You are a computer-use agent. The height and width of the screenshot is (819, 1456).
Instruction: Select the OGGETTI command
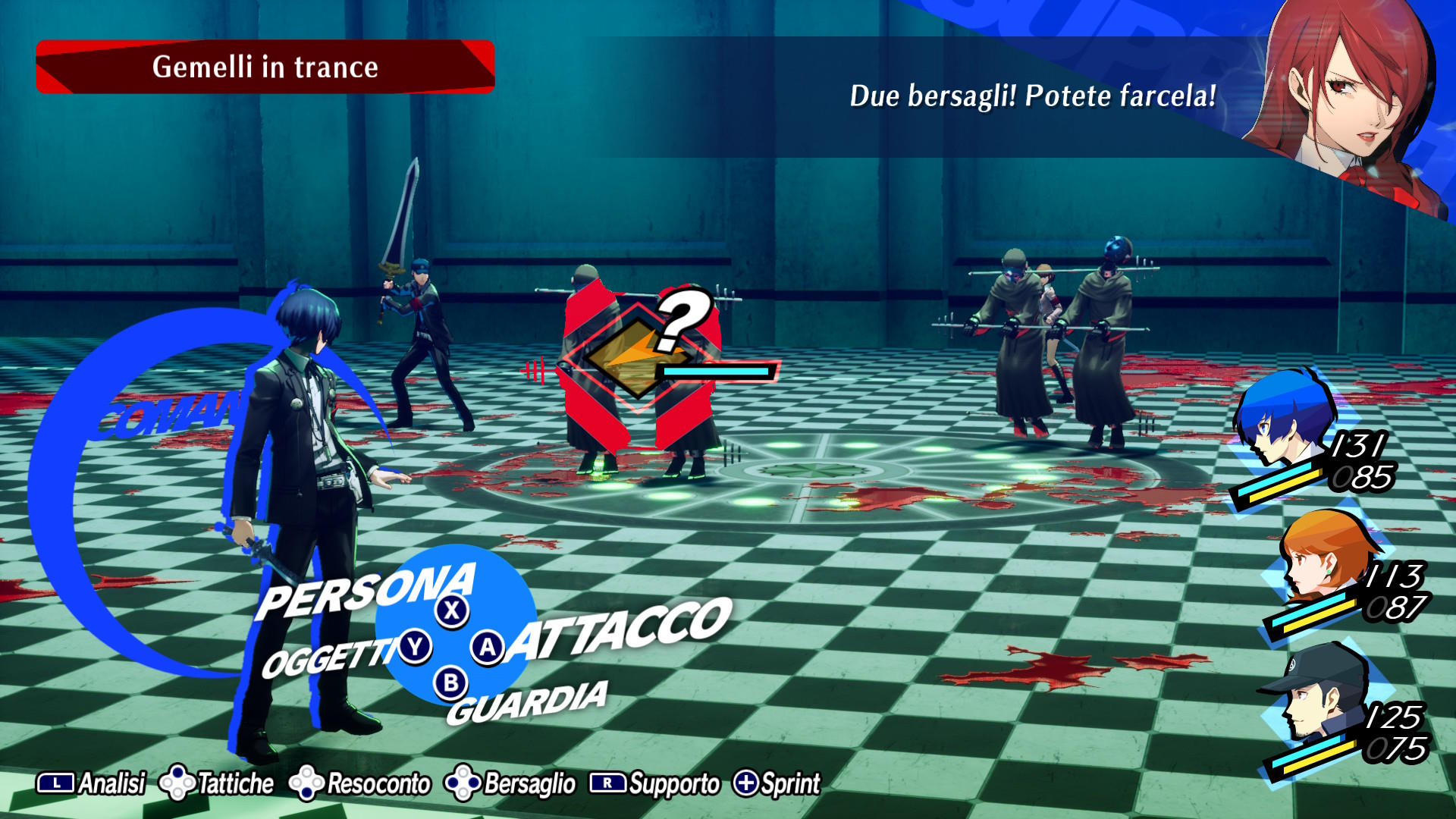(x=328, y=657)
